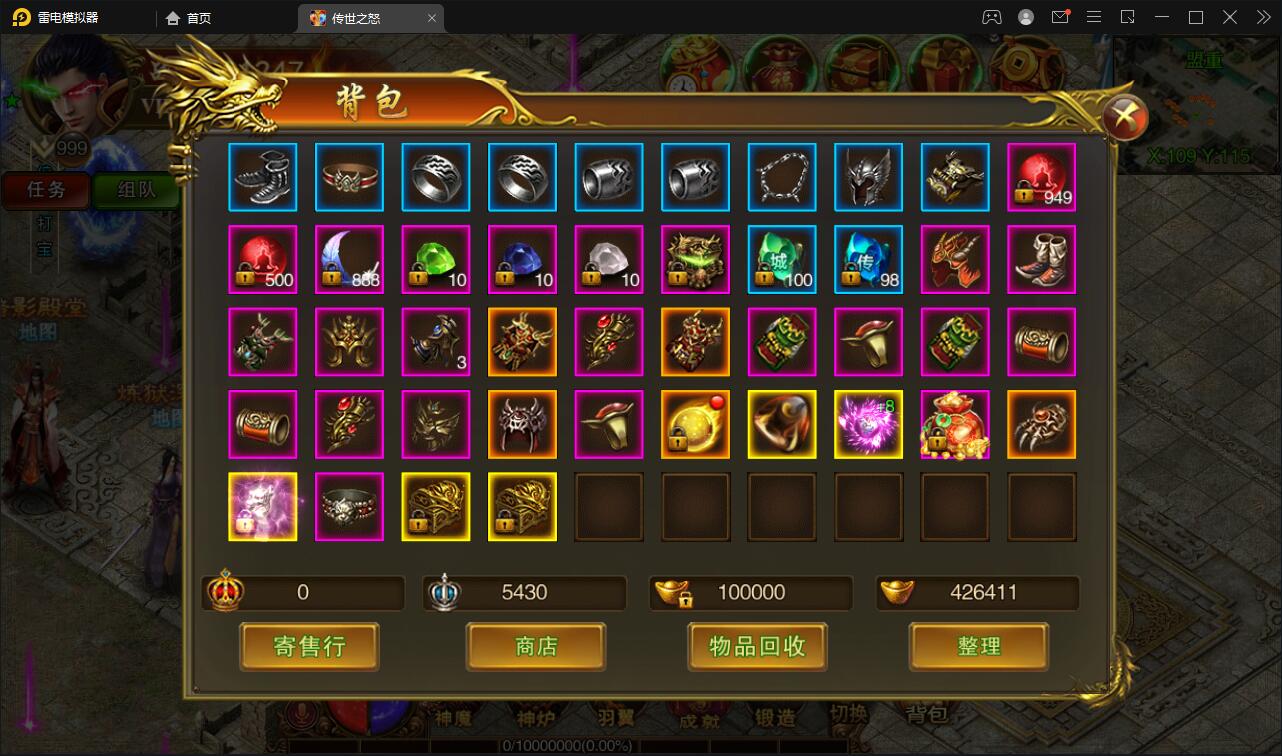The width and height of the screenshot is (1282, 756).
Task: Open the 任务 quest panel
Action: click(46, 190)
